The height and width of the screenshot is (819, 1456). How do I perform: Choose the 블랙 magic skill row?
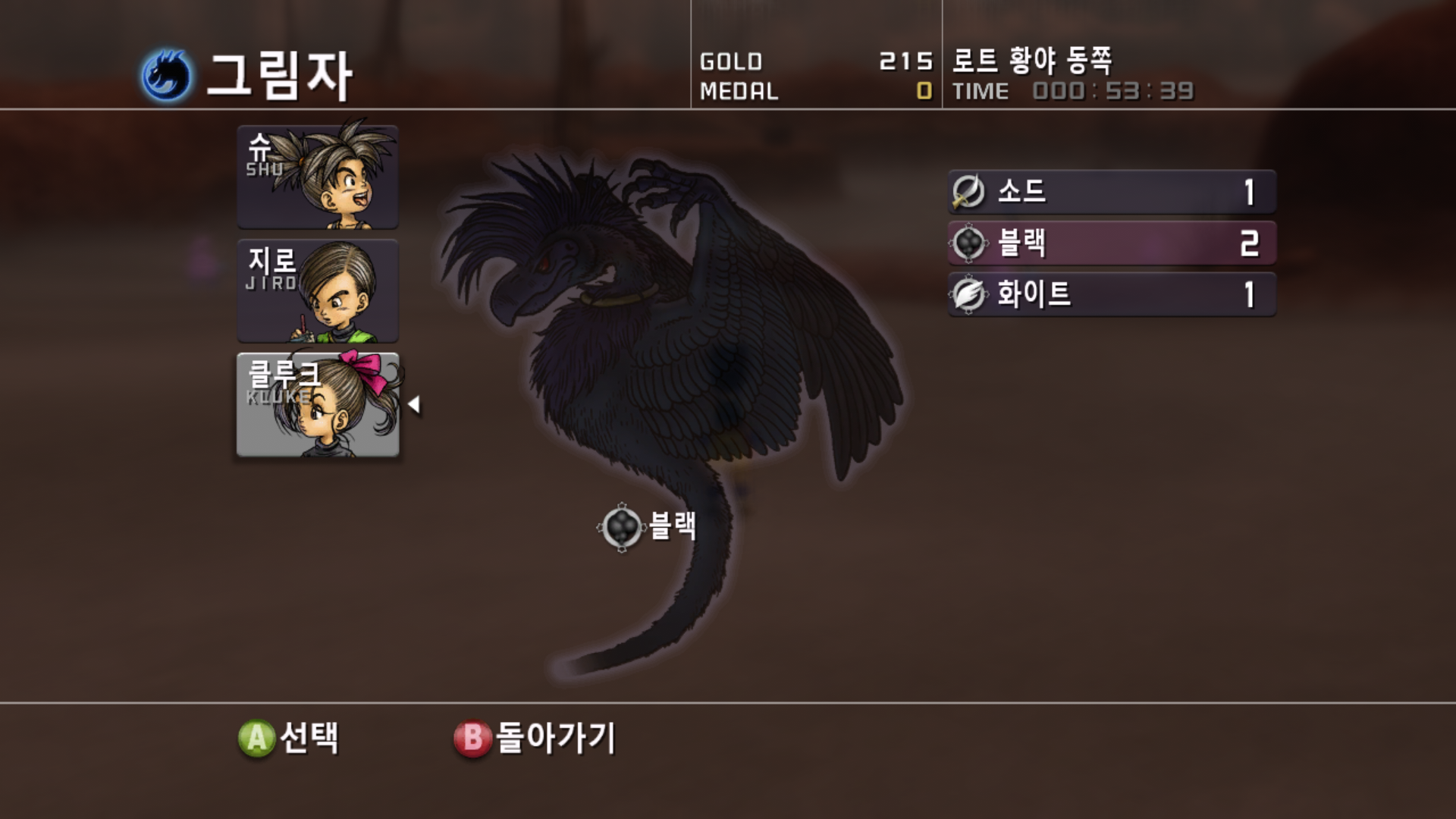pos(1112,243)
